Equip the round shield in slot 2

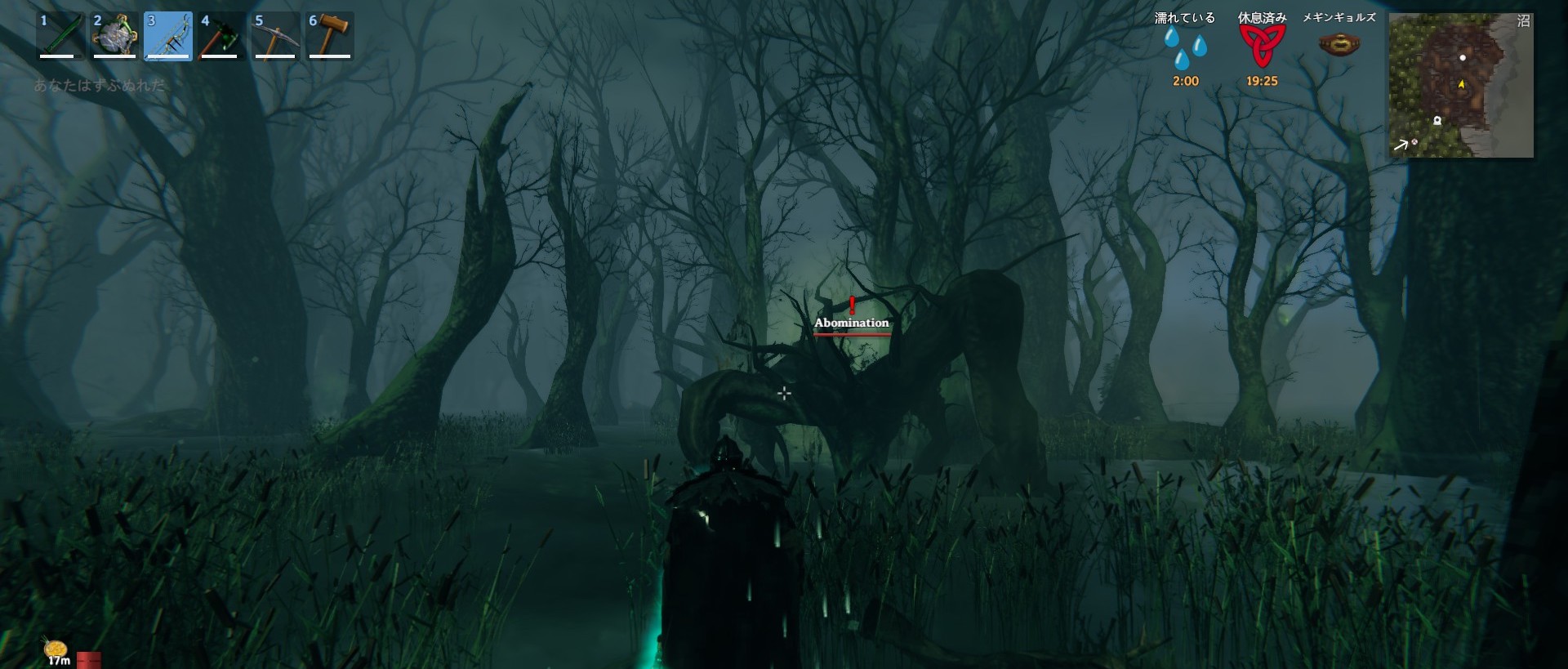114,35
